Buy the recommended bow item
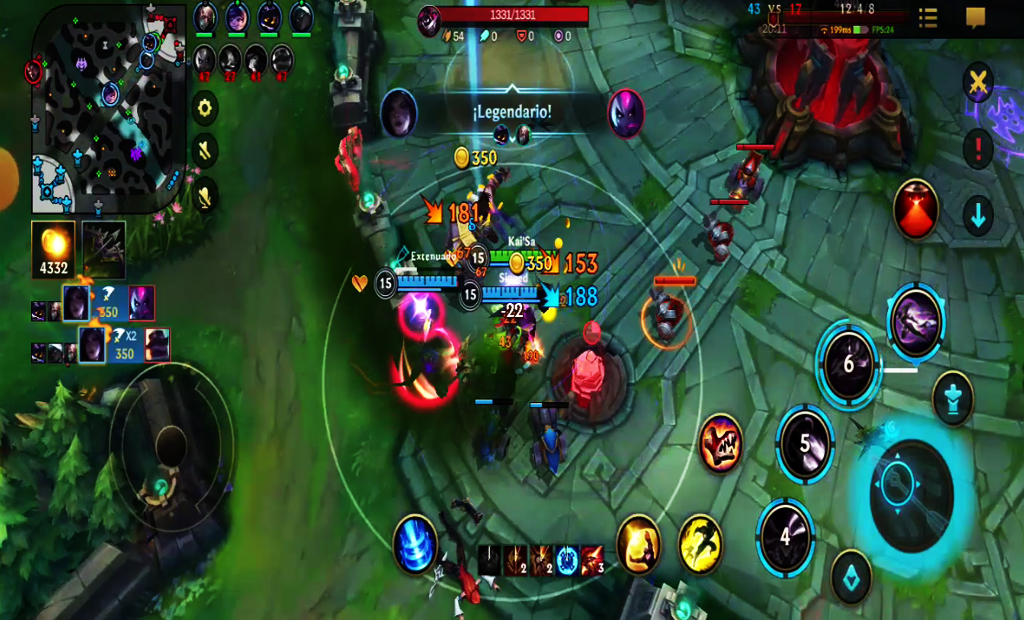The width and height of the screenshot is (1024, 620). [104, 249]
